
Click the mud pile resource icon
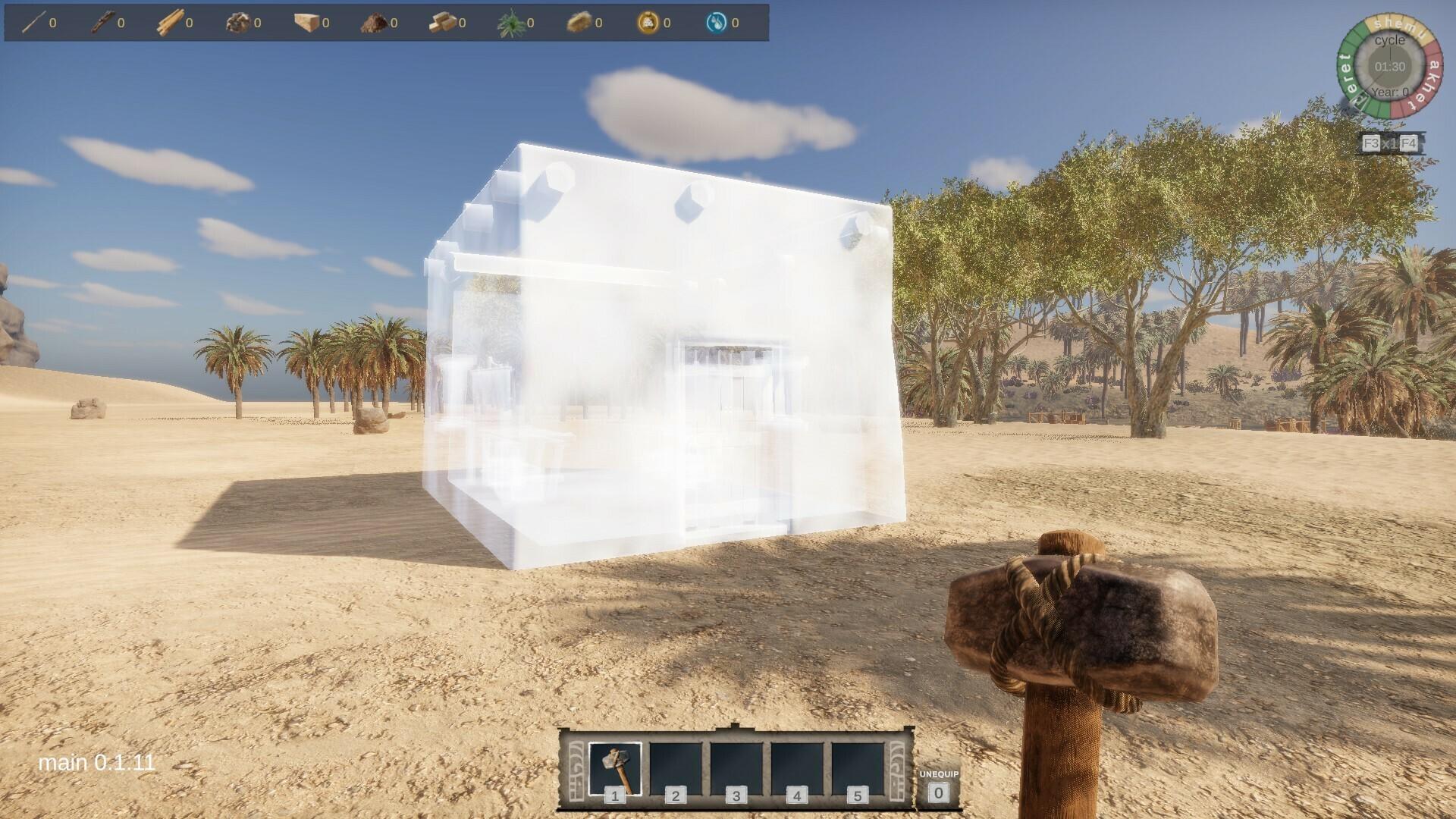[375, 21]
